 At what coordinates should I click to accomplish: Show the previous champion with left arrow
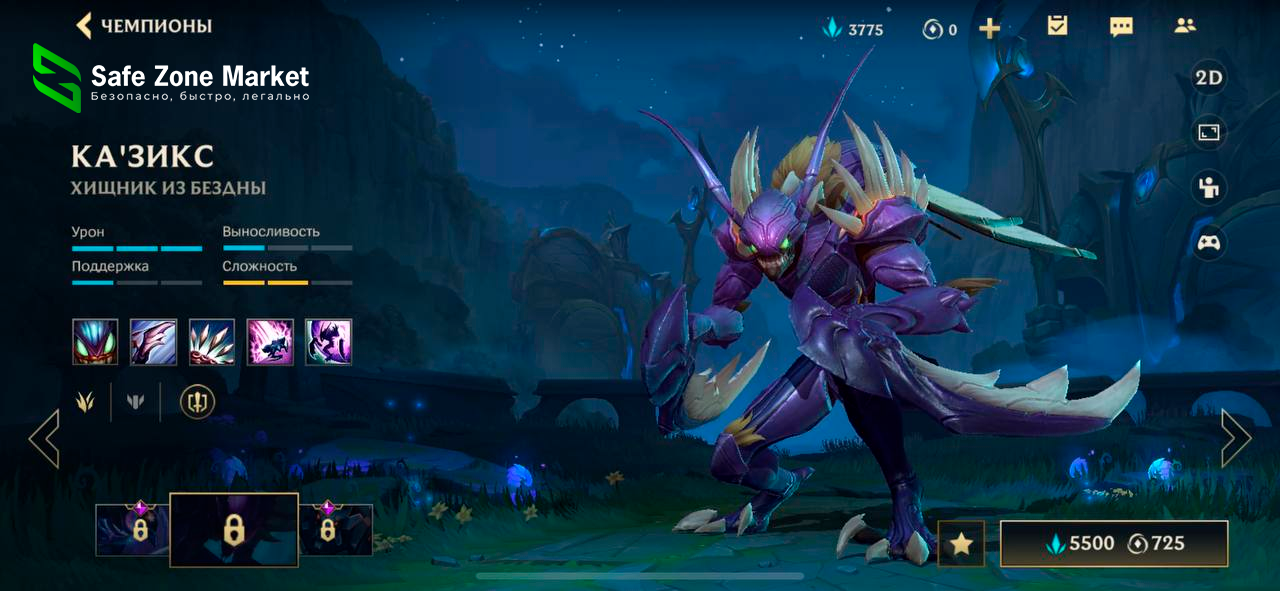coord(44,438)
